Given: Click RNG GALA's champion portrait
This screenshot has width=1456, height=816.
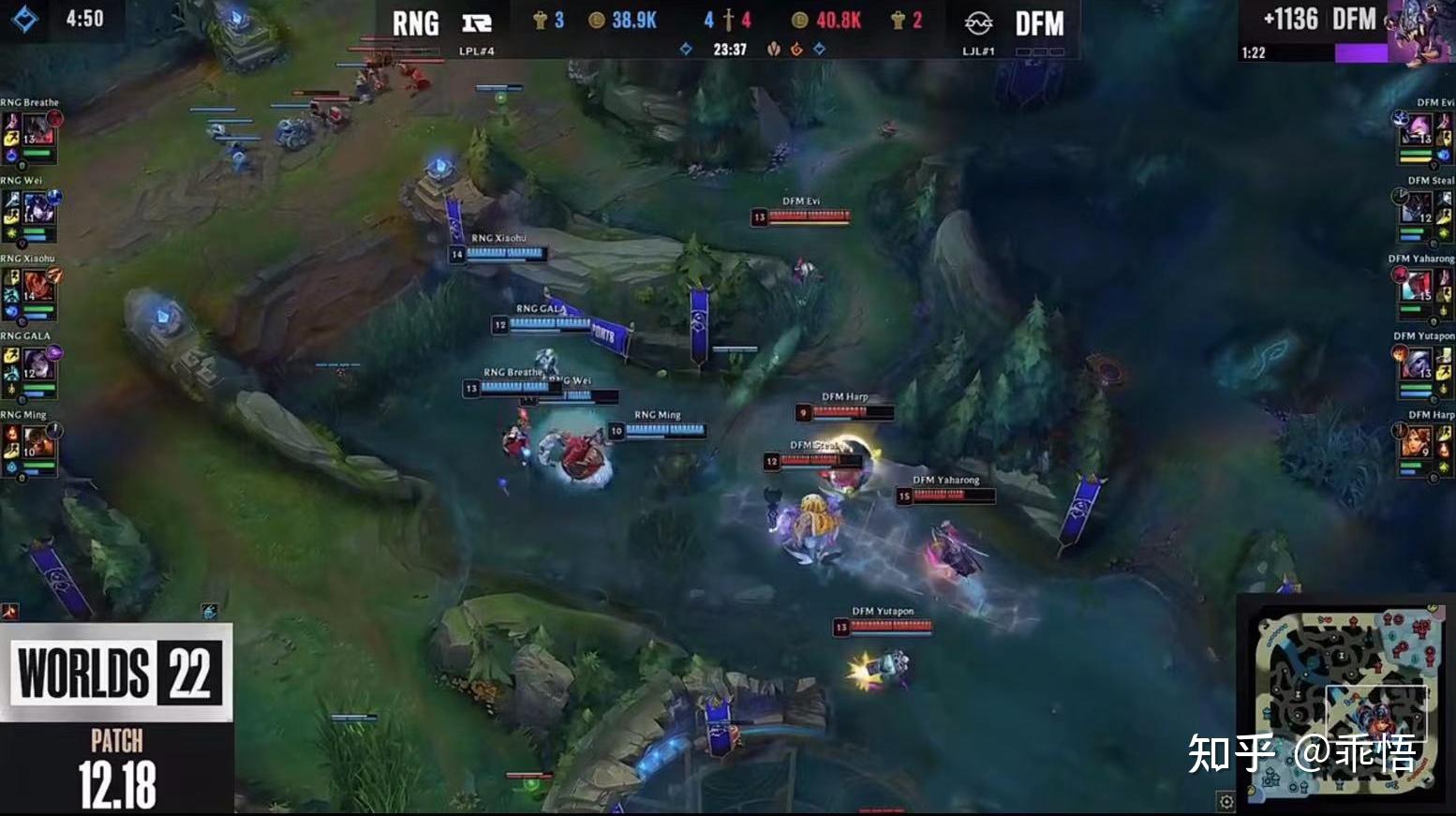Looking at the screenshot, I should (37, 362).
